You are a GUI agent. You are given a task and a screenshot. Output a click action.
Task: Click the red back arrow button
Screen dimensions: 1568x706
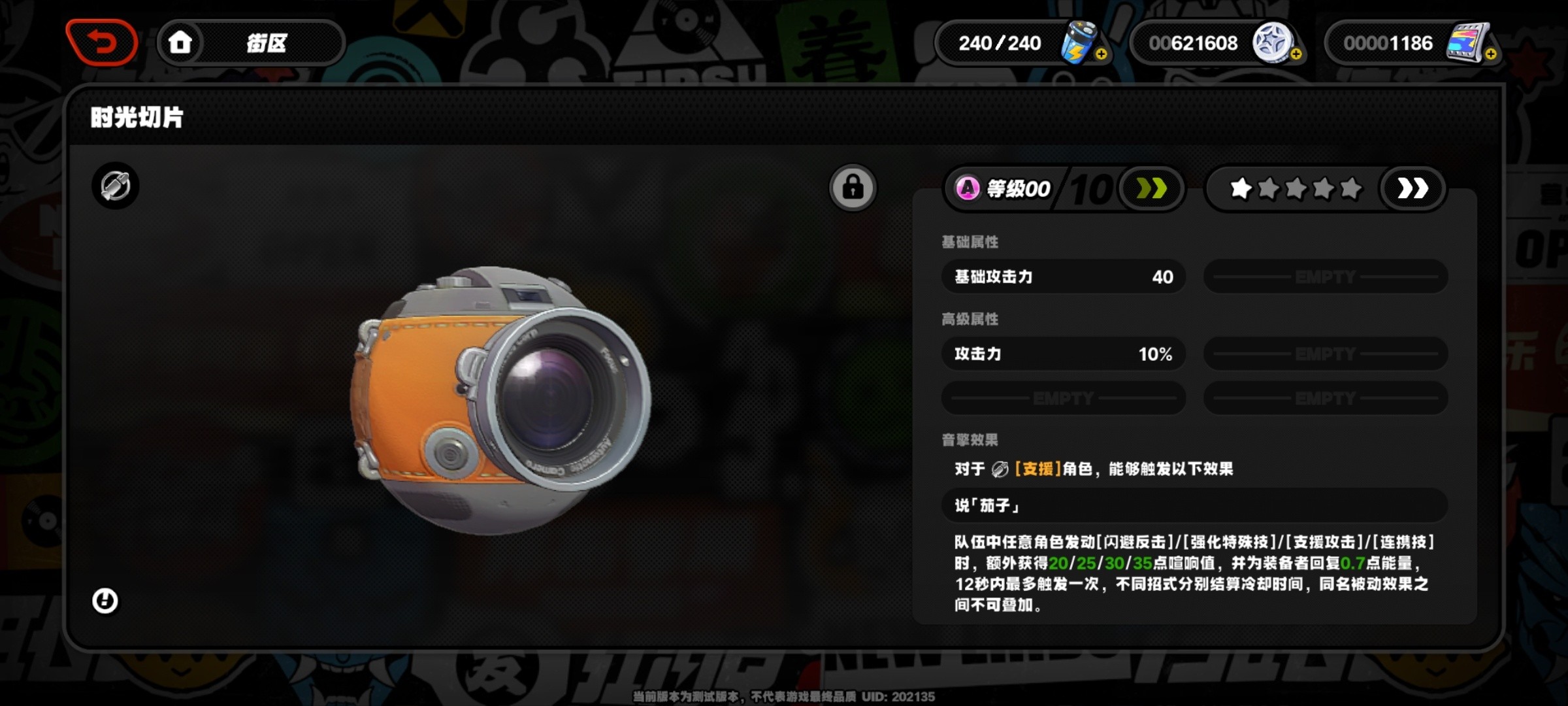point(102,43)
